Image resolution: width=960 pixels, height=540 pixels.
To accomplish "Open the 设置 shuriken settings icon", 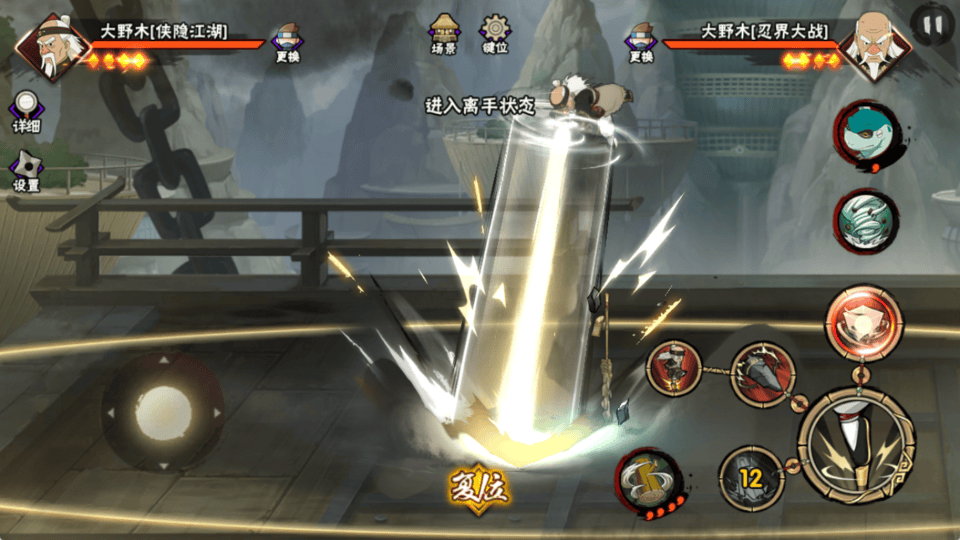I will pos(27,172).
